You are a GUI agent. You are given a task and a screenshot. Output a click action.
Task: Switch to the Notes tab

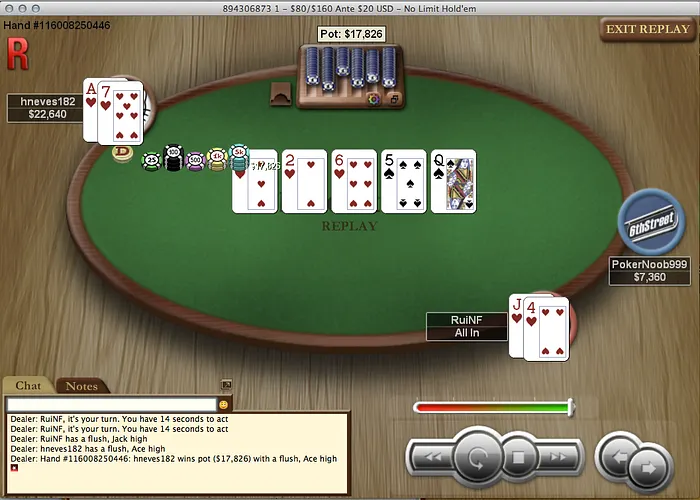click(82, 386)
